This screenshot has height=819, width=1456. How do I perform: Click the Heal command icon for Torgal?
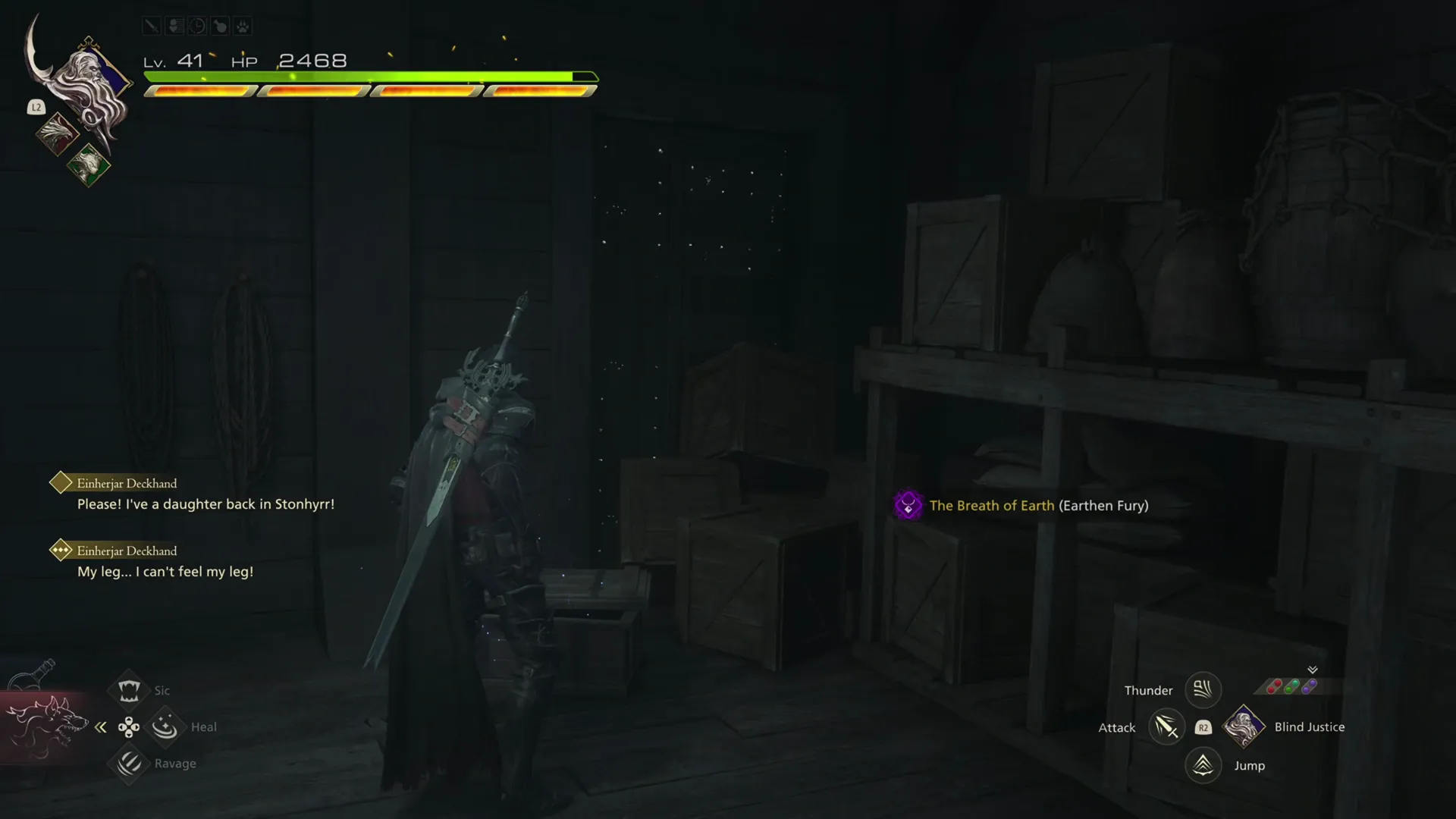165,726
